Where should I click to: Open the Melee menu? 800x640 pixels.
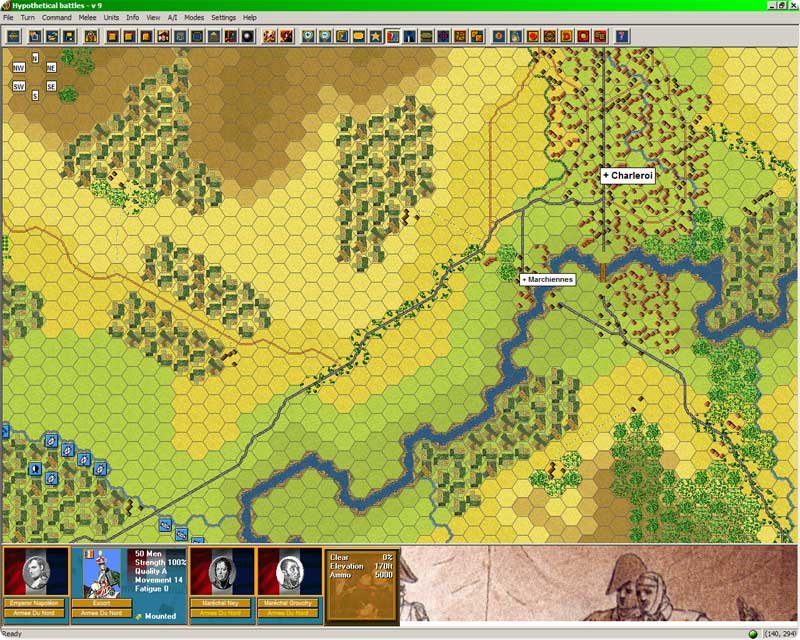[88, 18]
